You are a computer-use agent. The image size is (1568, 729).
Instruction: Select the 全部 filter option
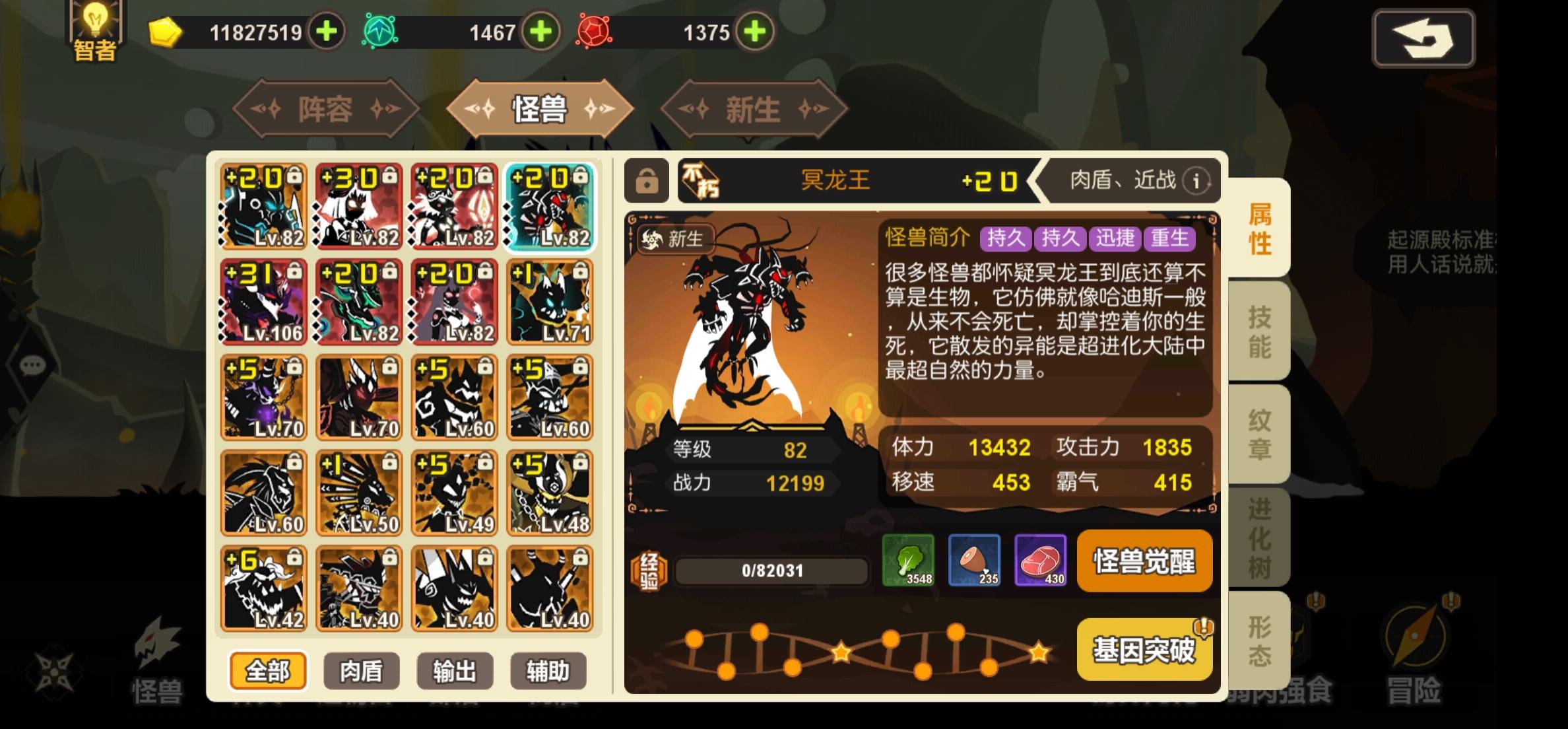267,669
